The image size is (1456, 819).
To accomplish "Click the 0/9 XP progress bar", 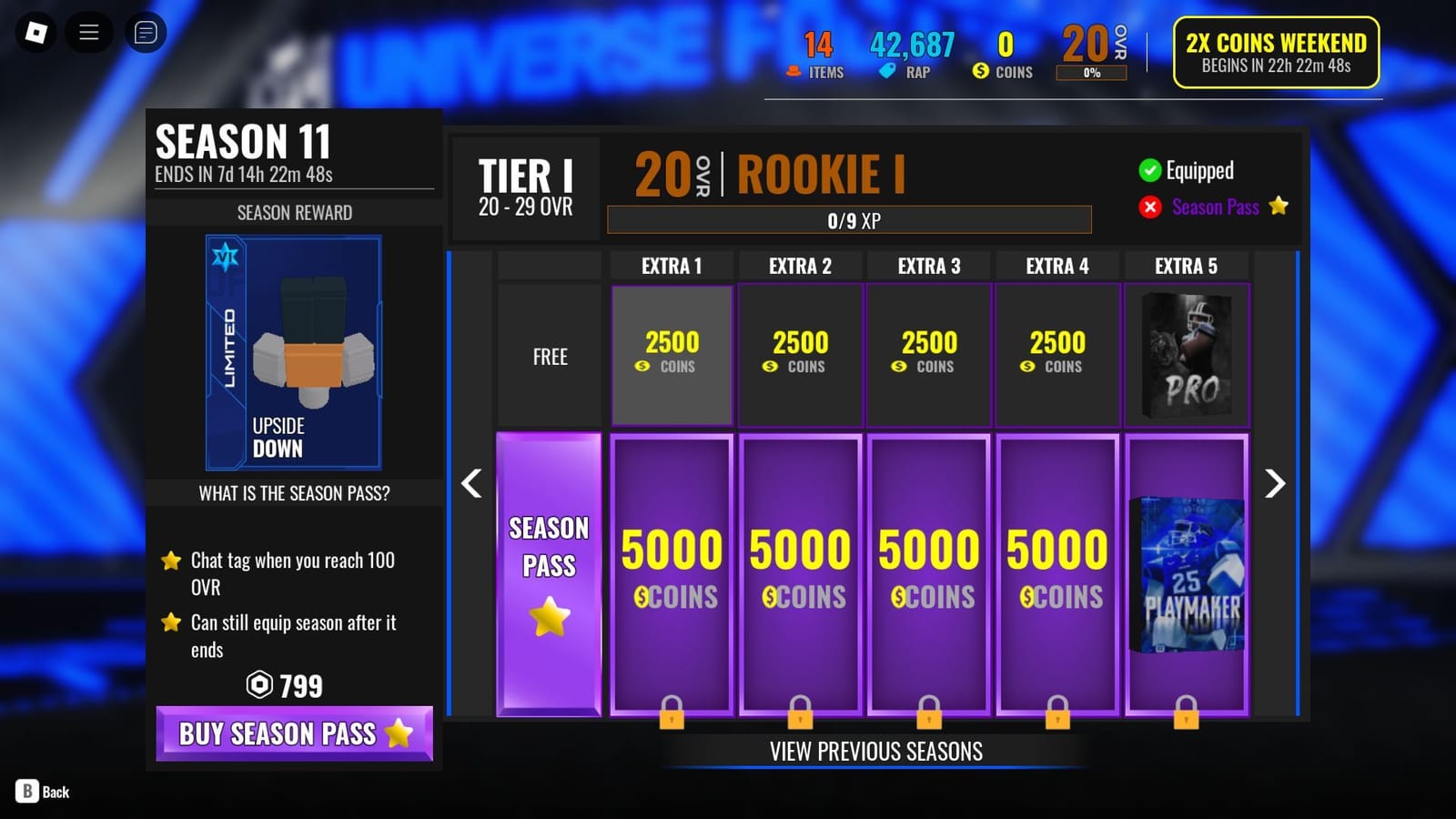I will click(850, 219).
